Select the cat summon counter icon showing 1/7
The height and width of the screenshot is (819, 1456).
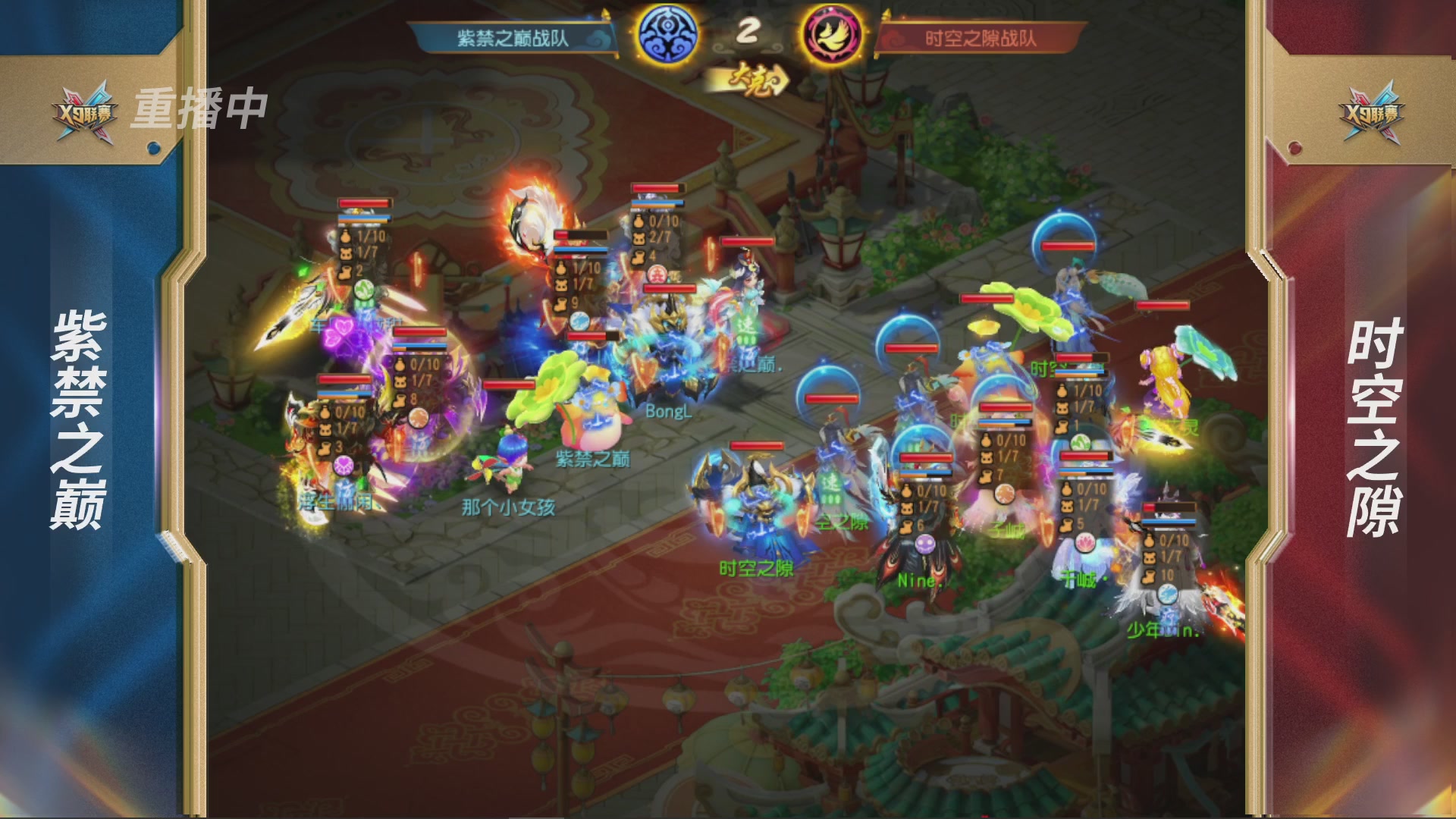(x=347, y=252)
